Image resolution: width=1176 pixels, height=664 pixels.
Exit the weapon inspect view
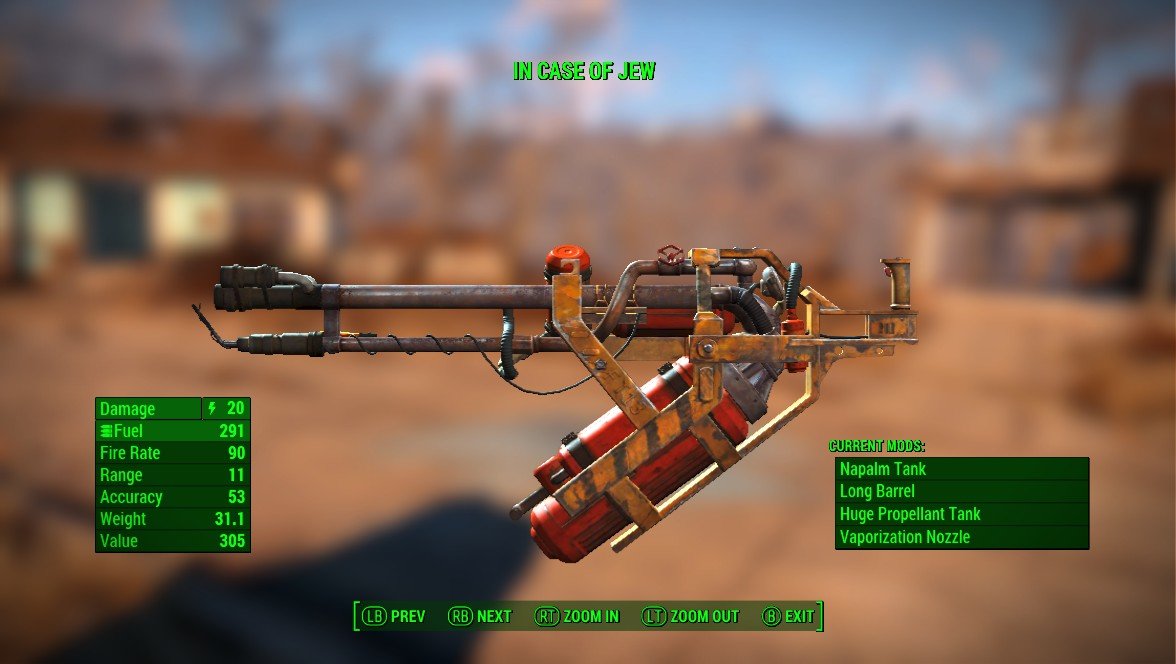[x=789, y=616]
